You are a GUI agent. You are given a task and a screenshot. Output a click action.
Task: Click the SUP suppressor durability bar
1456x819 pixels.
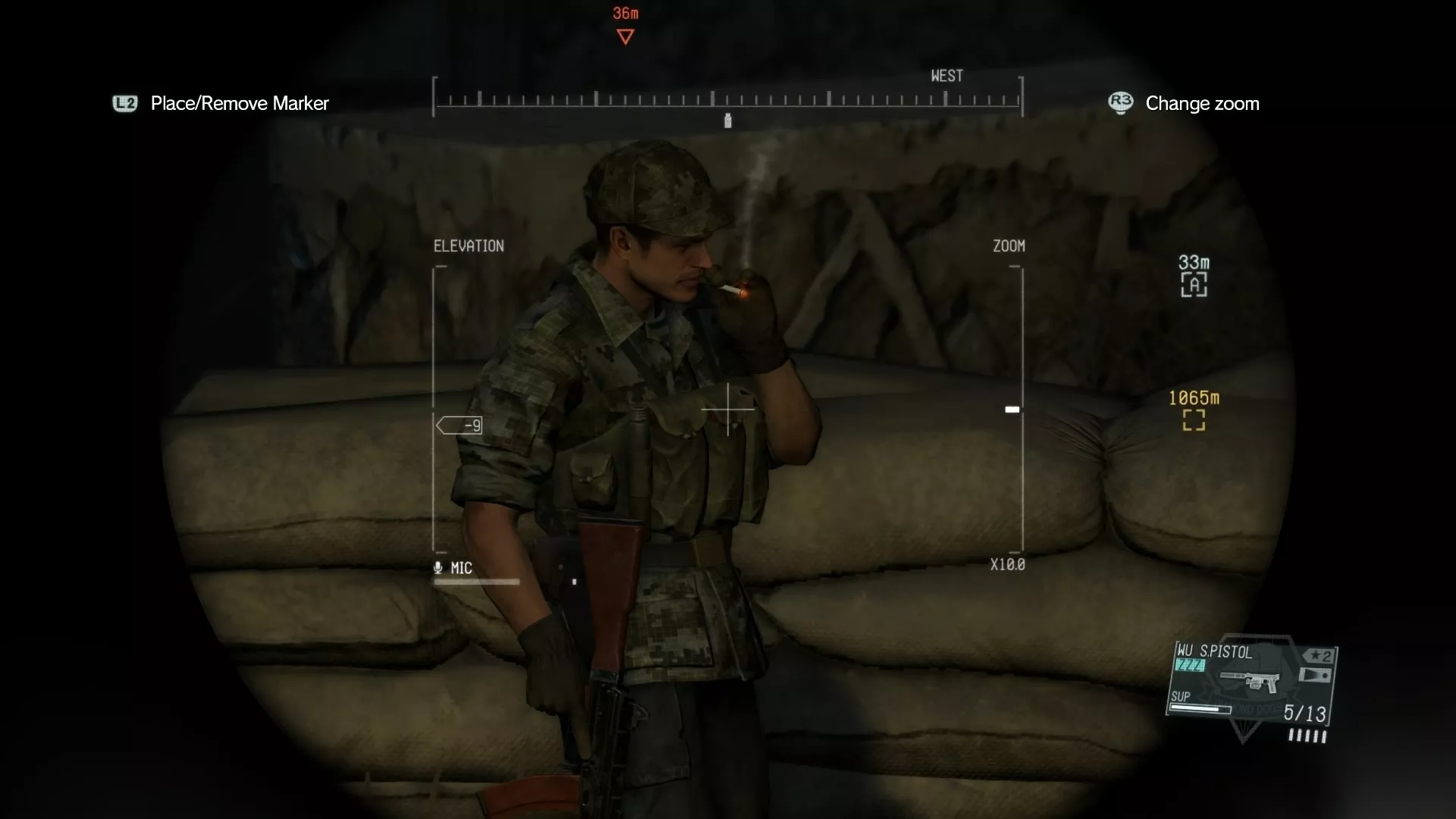tap(1200, 710)
